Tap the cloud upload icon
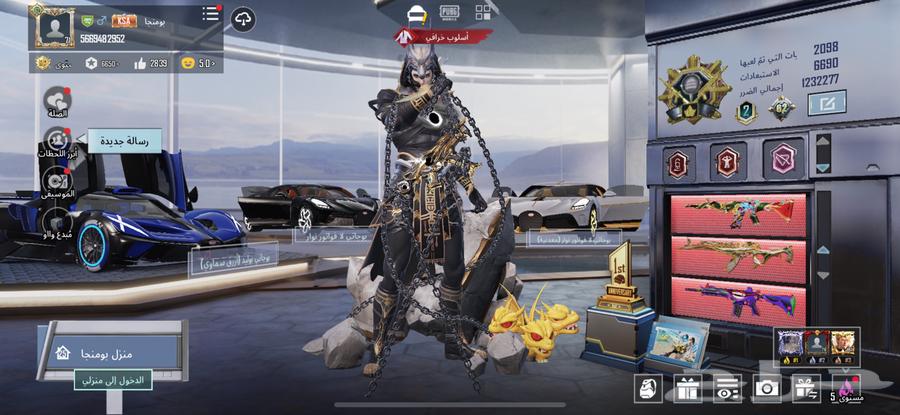This screenshot has height=415, width=900. tap(243, 19)
